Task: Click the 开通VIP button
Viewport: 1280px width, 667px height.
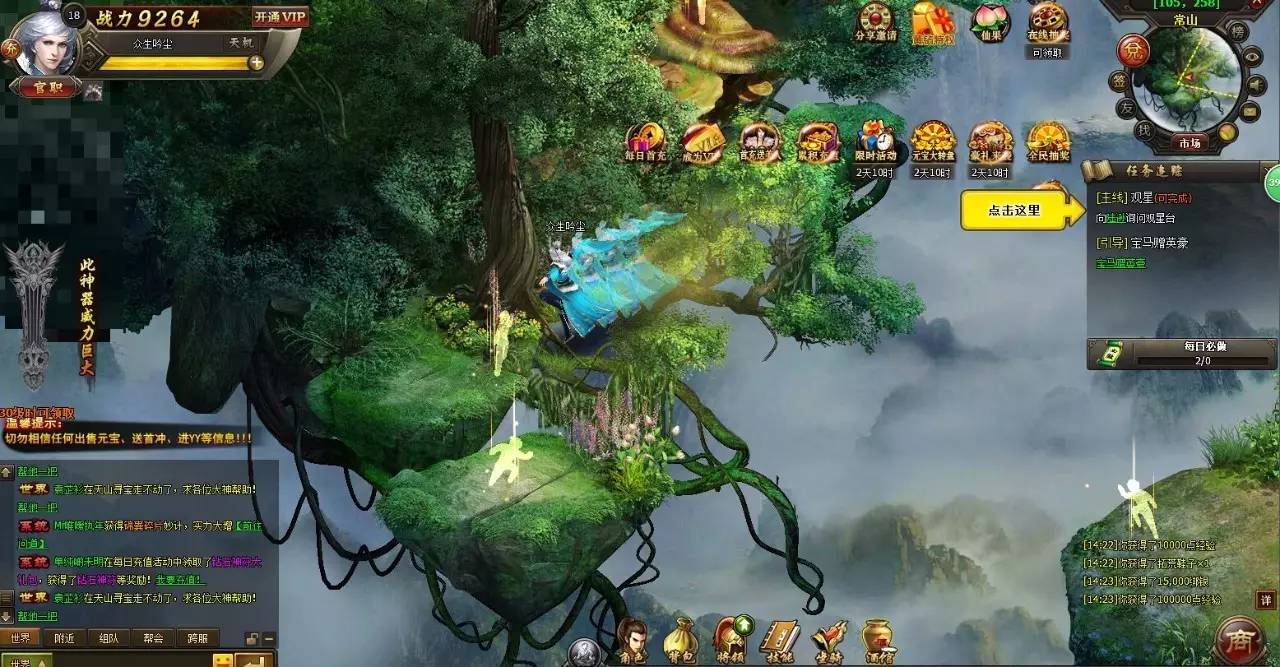Action: 280,17
